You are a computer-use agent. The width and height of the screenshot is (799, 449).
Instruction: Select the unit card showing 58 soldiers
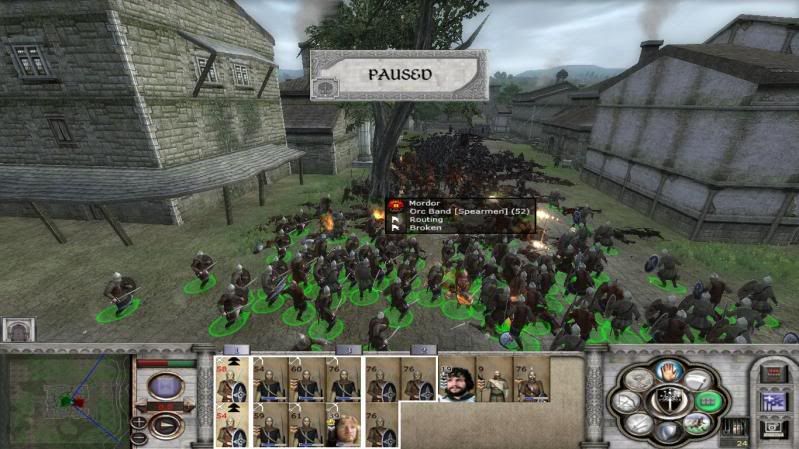click(x=232, y=379)
